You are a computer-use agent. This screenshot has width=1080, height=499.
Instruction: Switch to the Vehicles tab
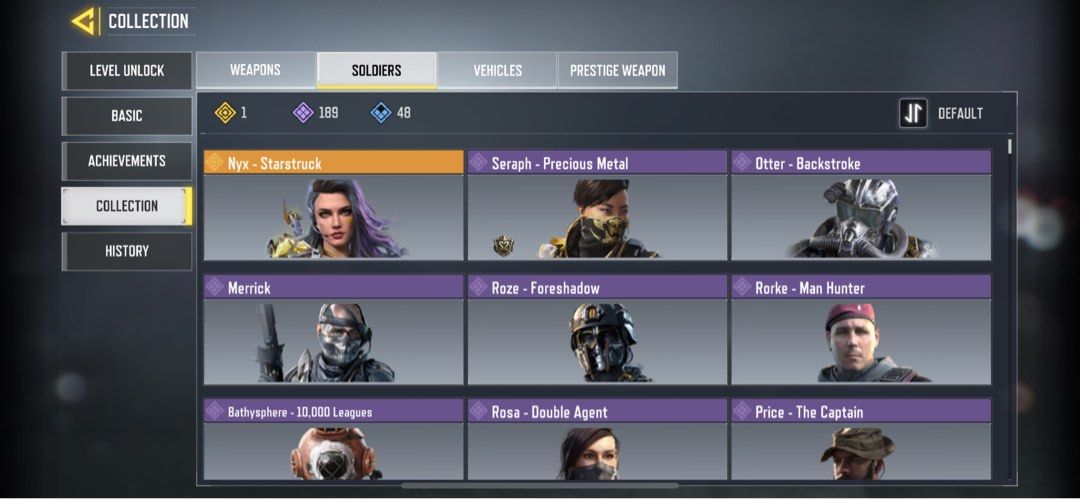(x=497, y=70)
